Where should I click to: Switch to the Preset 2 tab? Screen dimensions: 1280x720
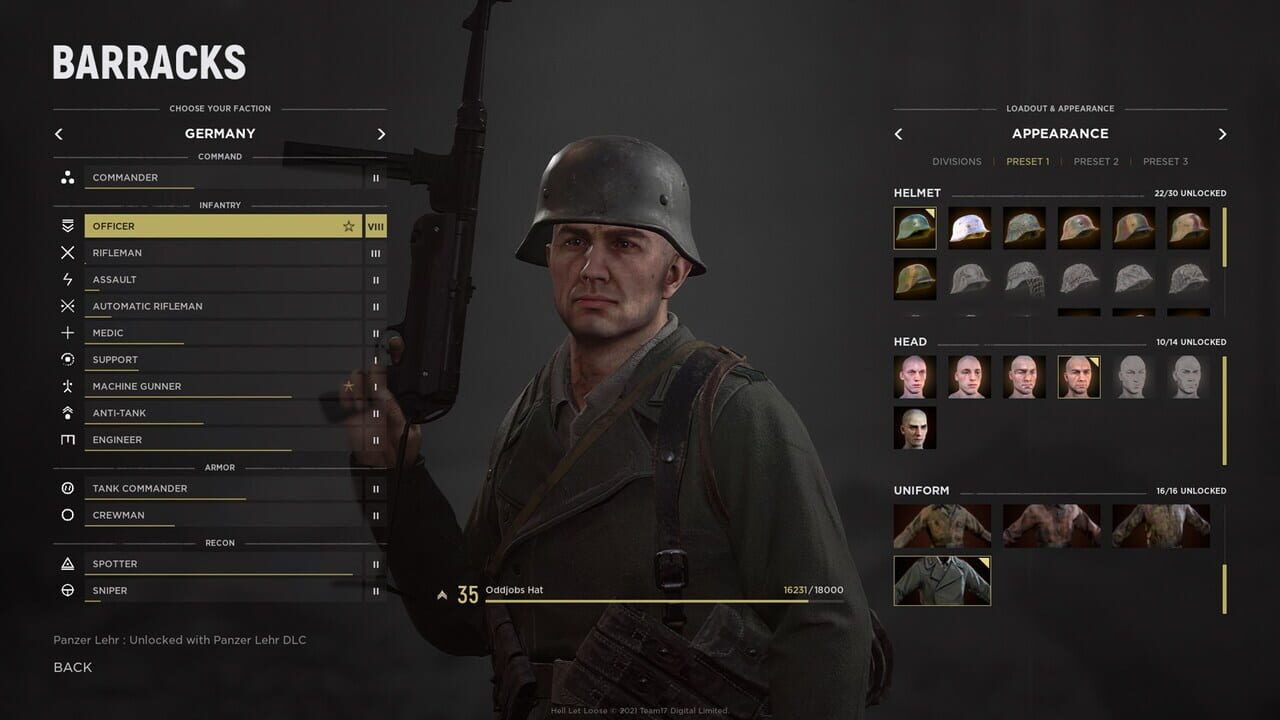click(1096, 161)
